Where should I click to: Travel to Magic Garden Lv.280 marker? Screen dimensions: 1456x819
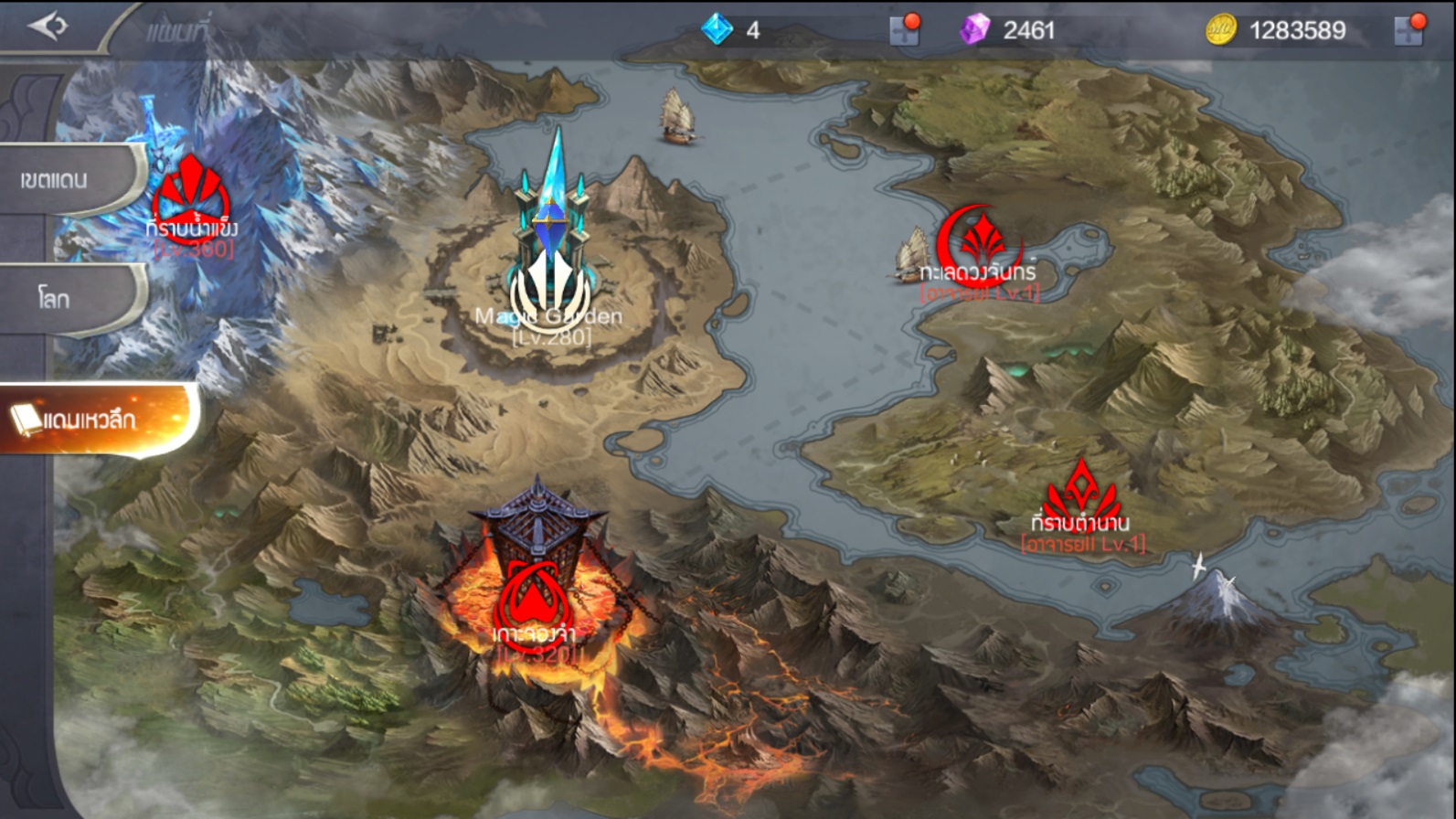click(x=550, y=283)
